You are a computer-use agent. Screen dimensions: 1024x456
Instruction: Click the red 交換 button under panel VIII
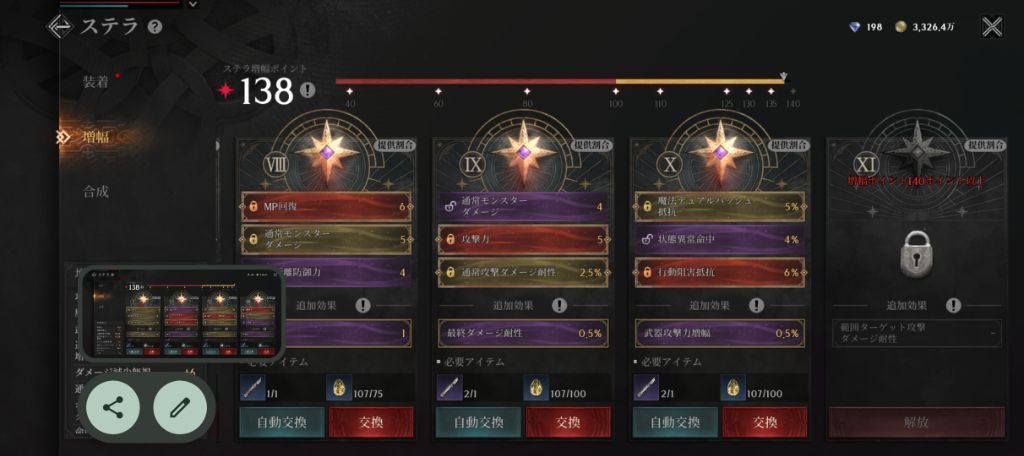(x=371, y=422)
